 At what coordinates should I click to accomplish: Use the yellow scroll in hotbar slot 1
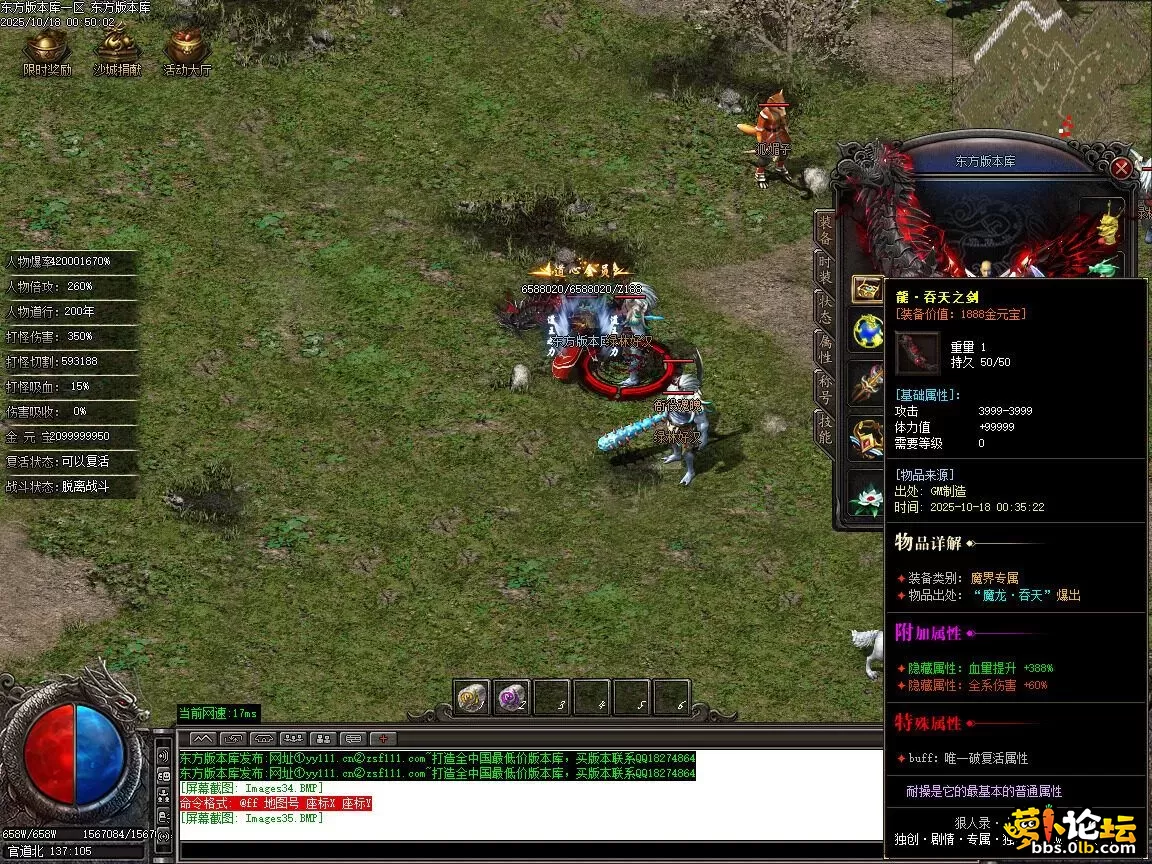tap(472, 697)
